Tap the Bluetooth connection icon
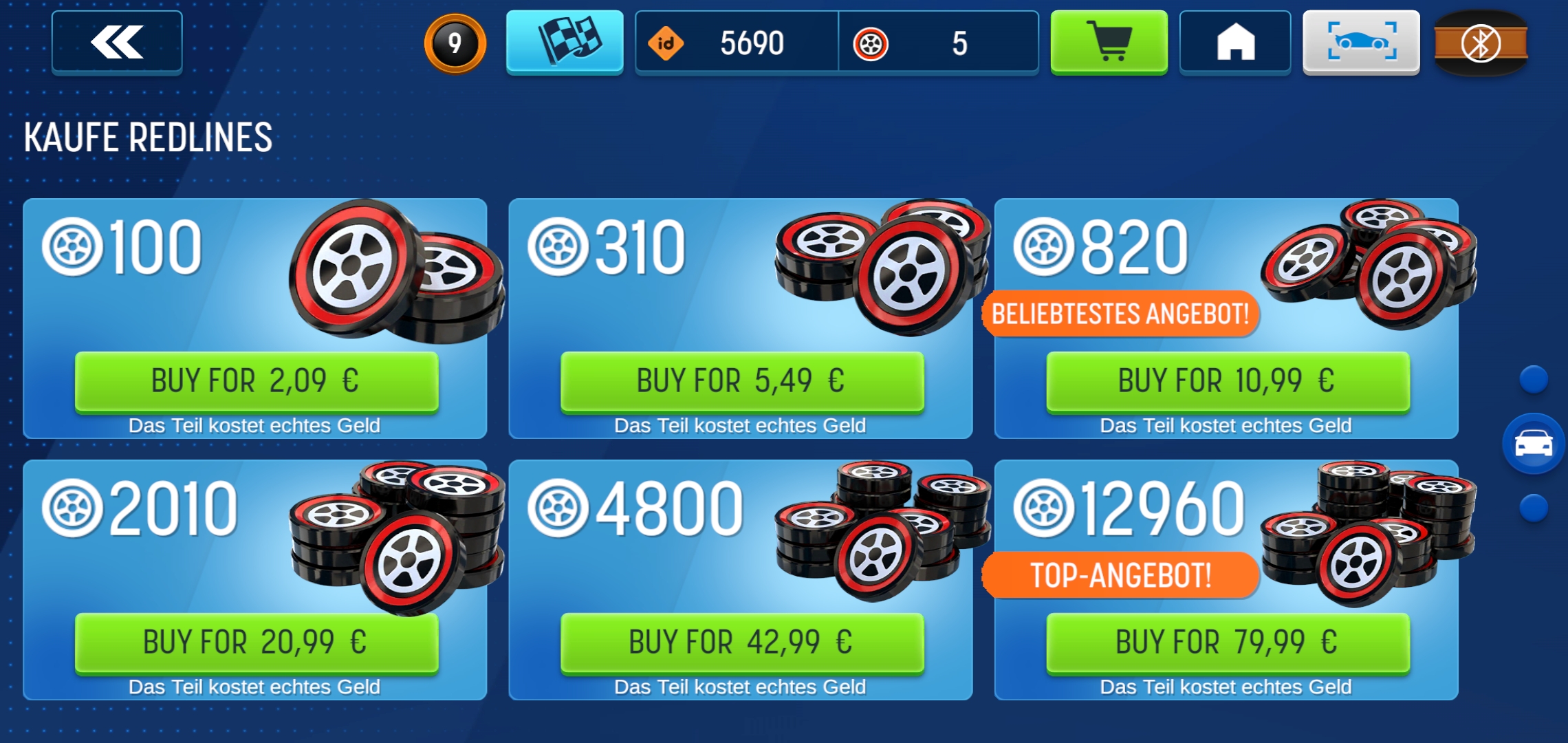The height and width of the screenshot is (743, 1568). 1481,43
